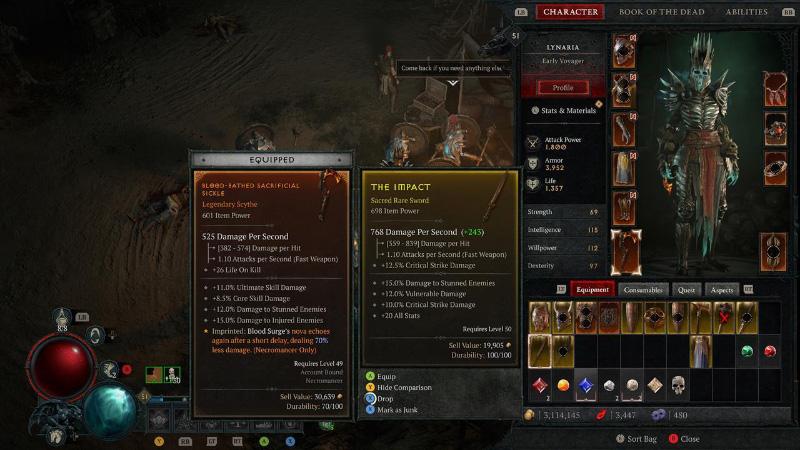Viewport: 800px width, 450px height.
Task: Select the skull gem in the bag
Action: pyautogui.click(x=678, y=384)
